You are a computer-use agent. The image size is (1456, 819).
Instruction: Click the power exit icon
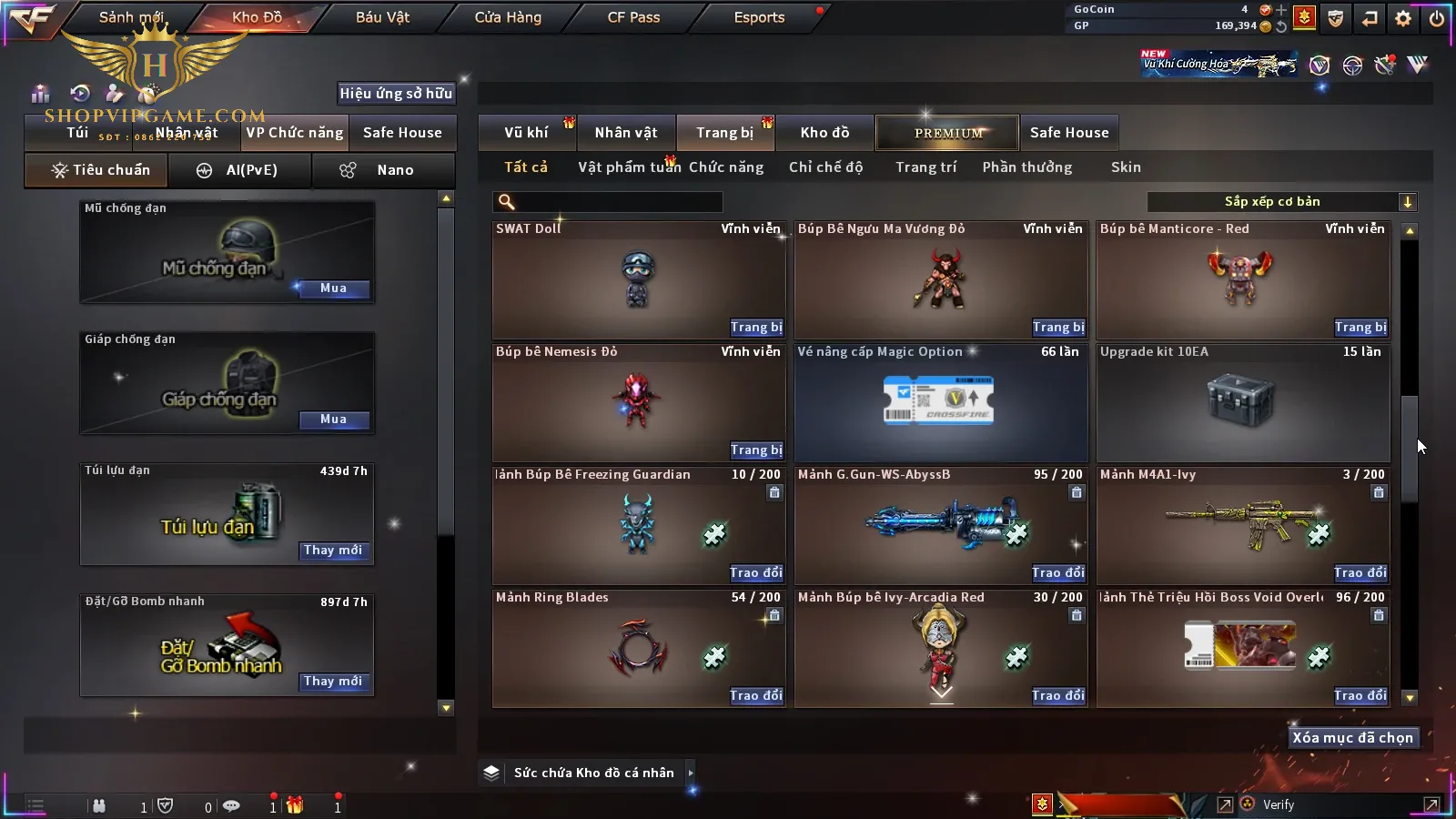click(x=1437, y=18)
